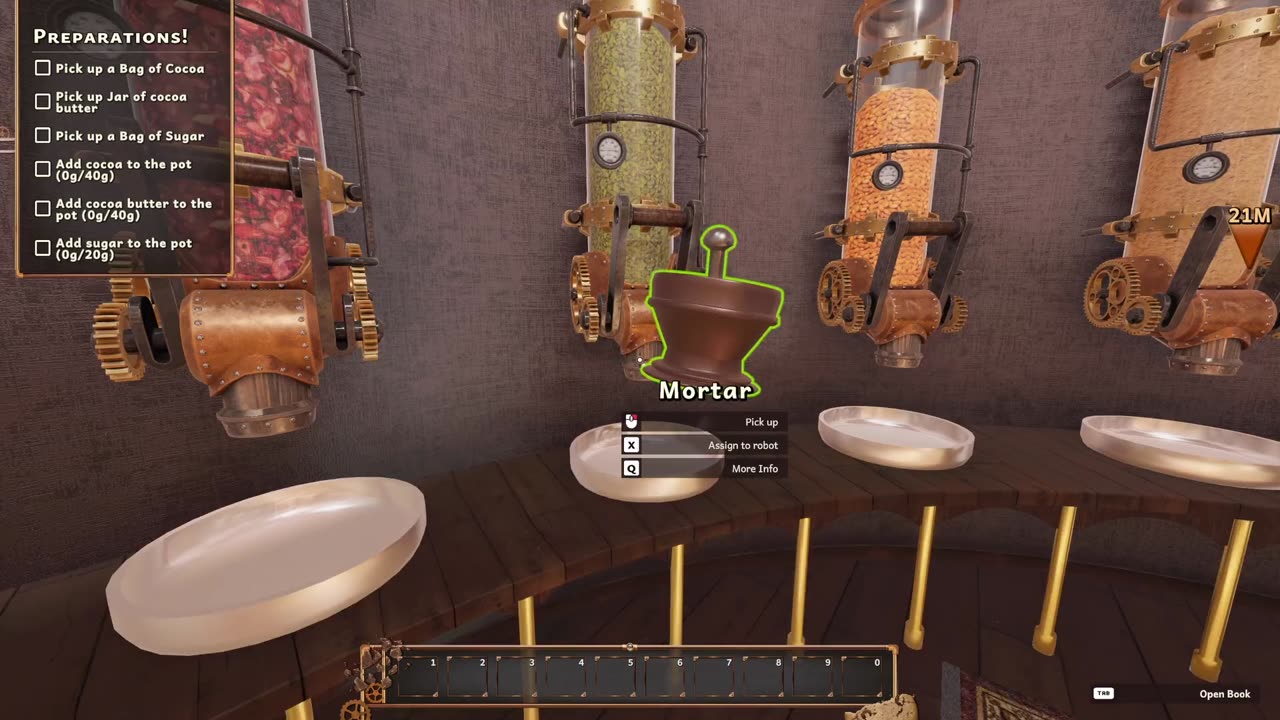The image size is (1280, 720).
Task: Check the Pick up a Bag of Cocoa objective
Action: click(42, 68)
